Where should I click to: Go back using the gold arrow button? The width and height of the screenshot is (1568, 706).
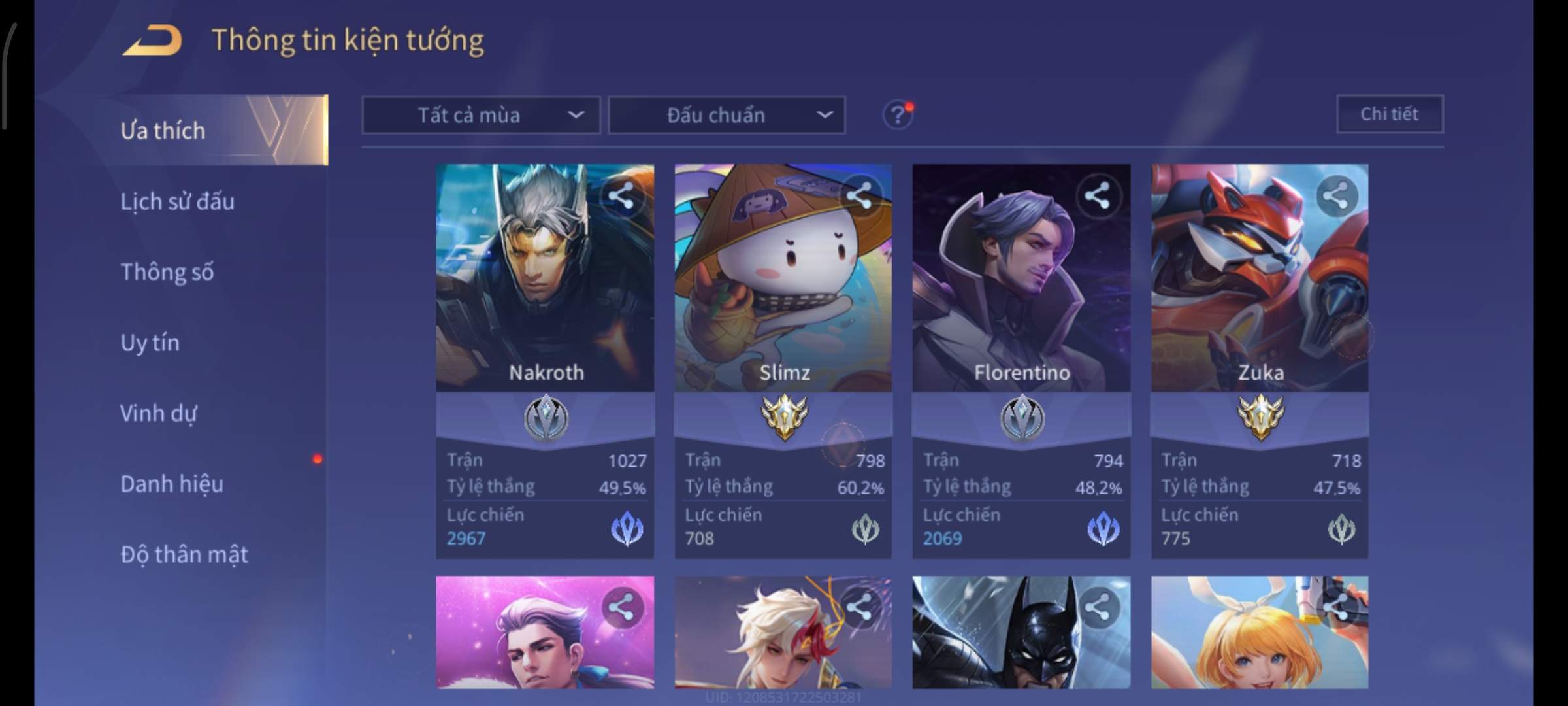click(x=153, y=41)
